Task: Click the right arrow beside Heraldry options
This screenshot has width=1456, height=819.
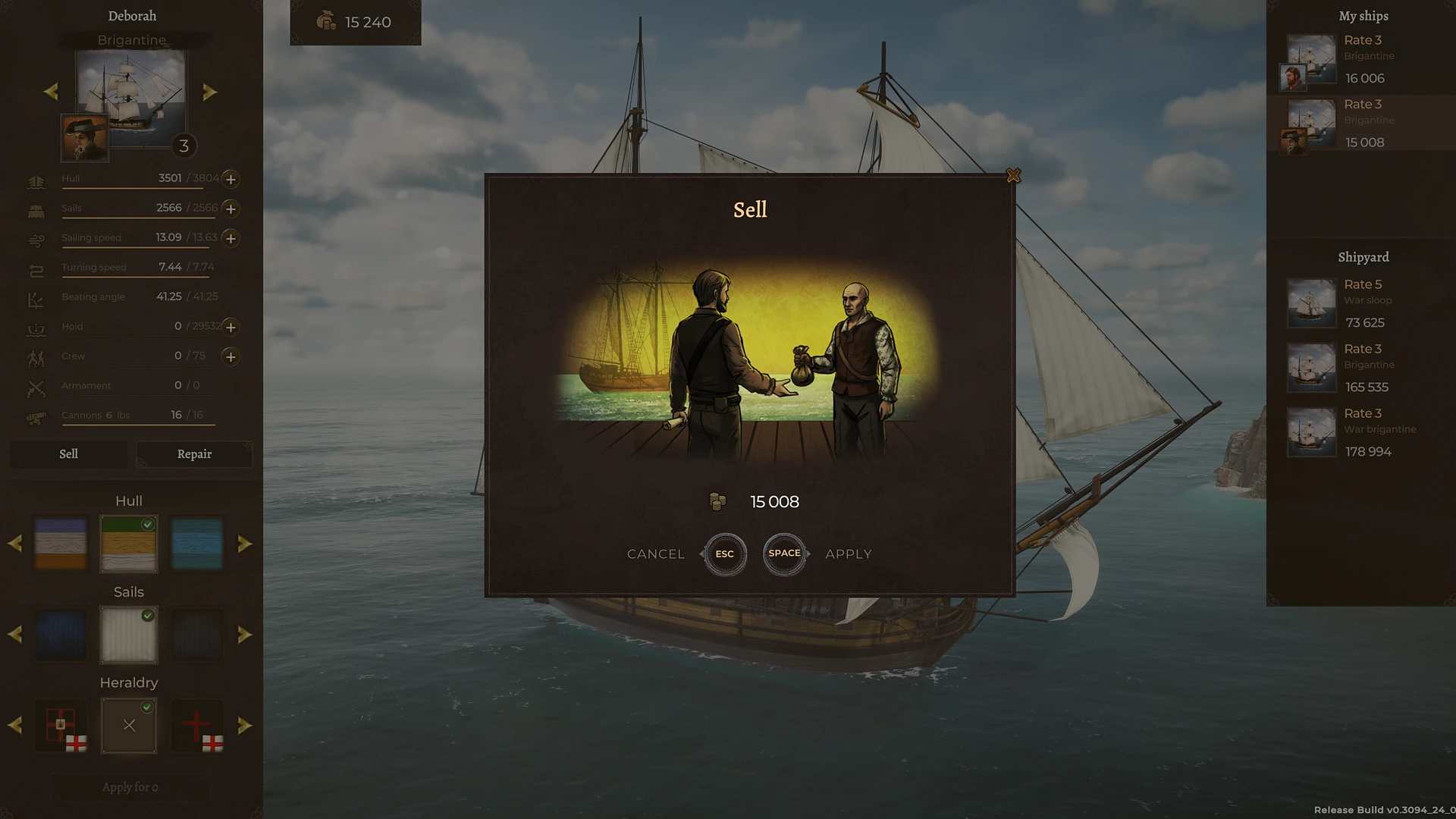Action: 245,725
